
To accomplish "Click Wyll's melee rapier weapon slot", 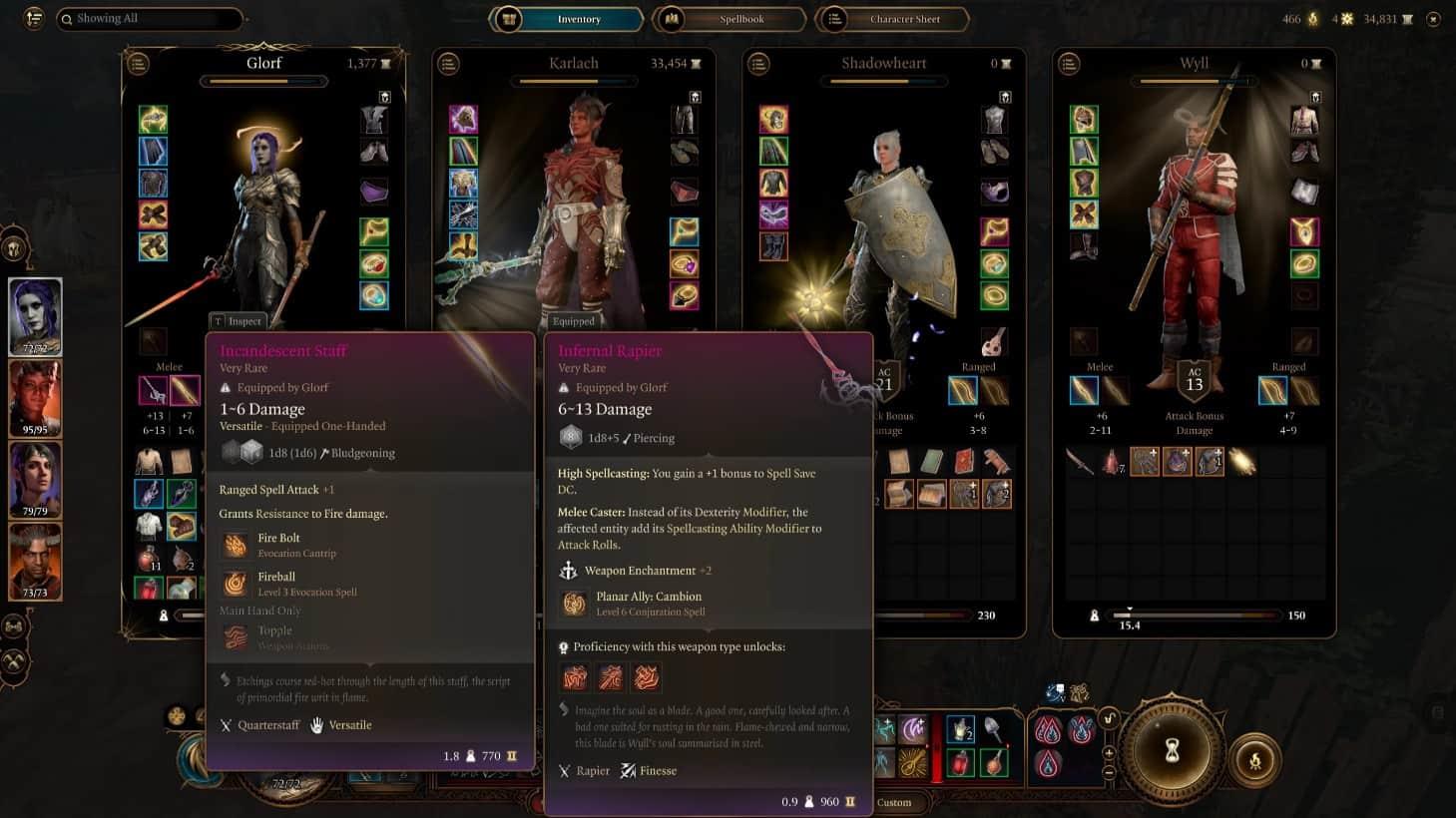I will coord(1084,390).
